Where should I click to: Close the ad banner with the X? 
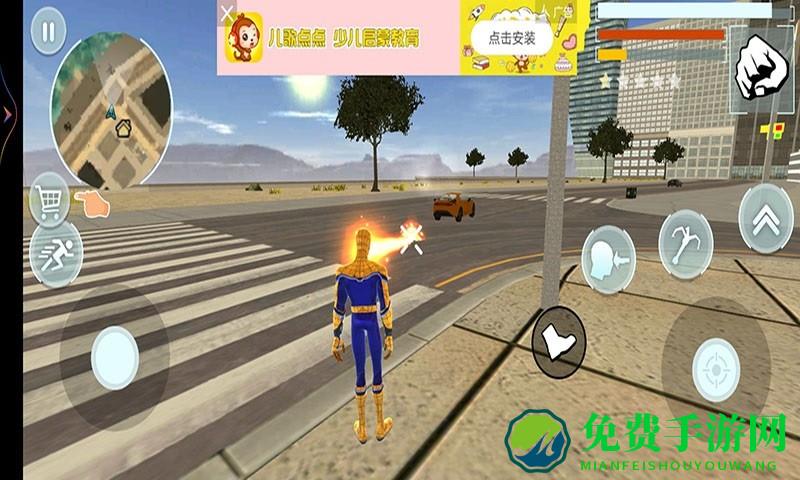229,14
